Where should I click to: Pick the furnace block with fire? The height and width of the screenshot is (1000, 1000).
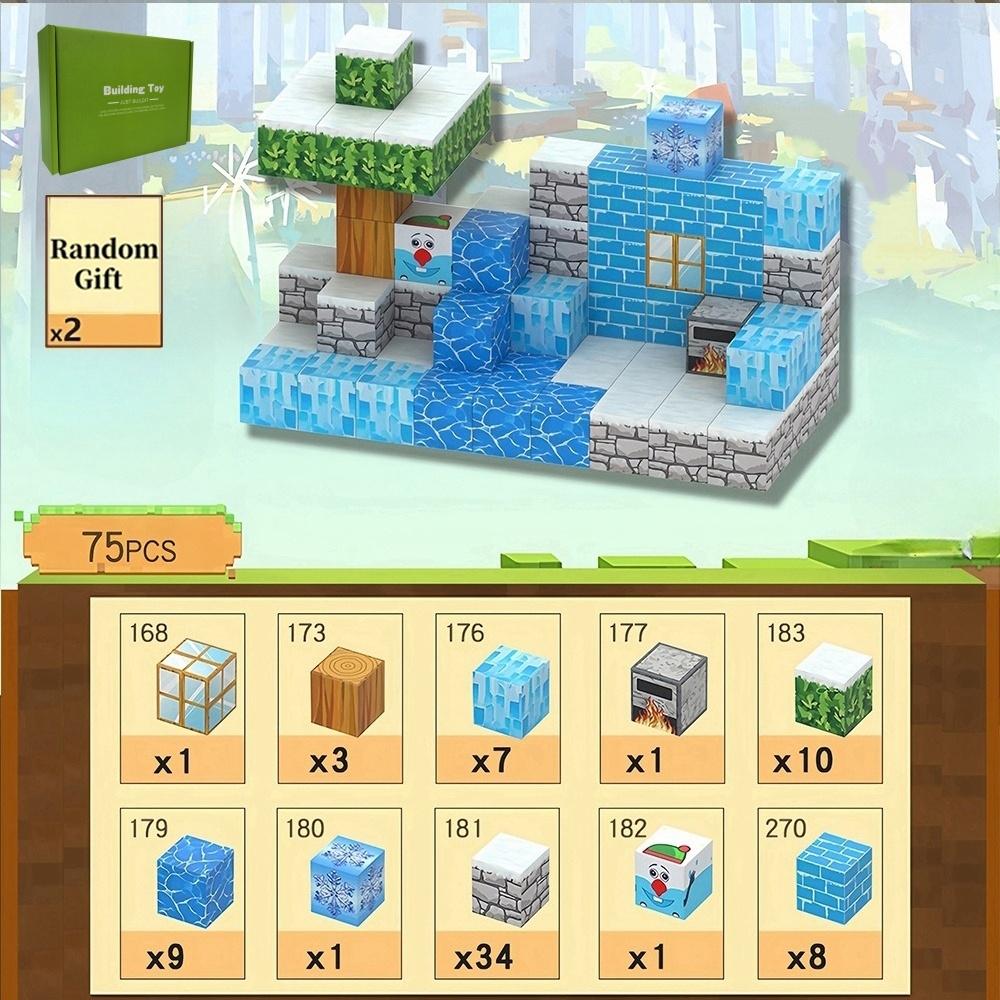[x=660, y=698]
